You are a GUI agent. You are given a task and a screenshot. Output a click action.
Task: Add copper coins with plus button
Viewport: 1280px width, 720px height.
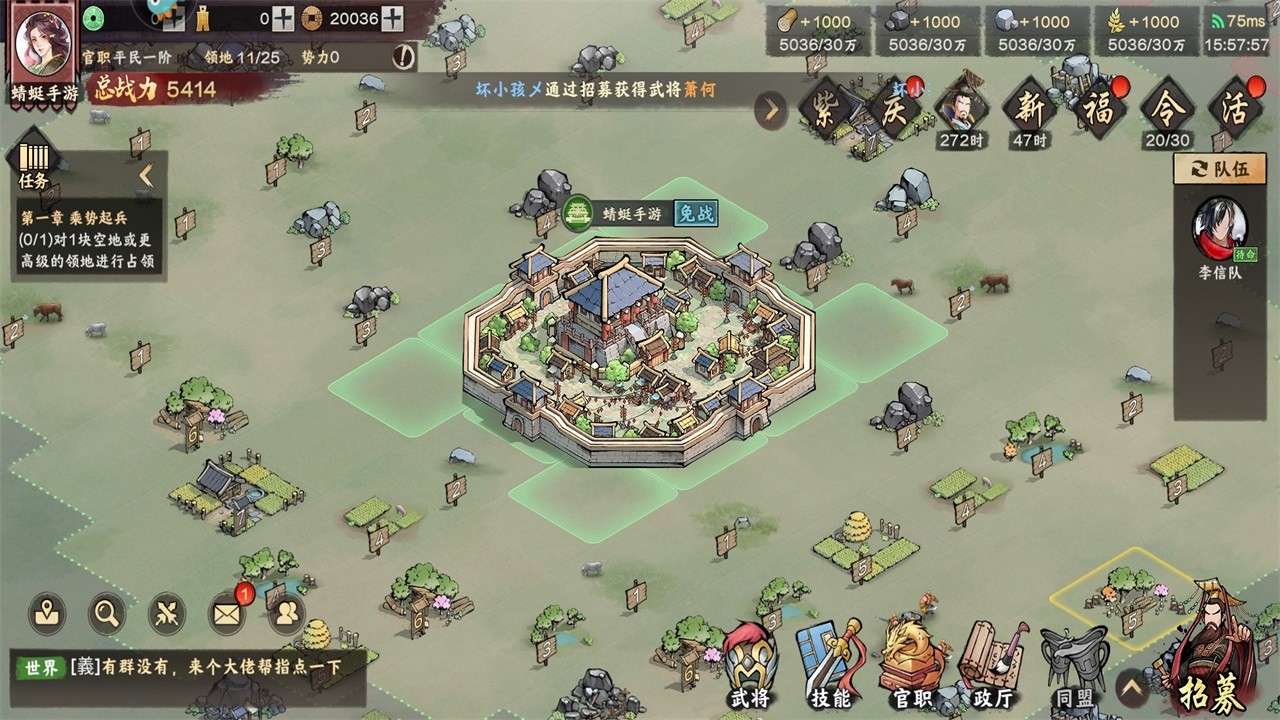tap(392, 18)
